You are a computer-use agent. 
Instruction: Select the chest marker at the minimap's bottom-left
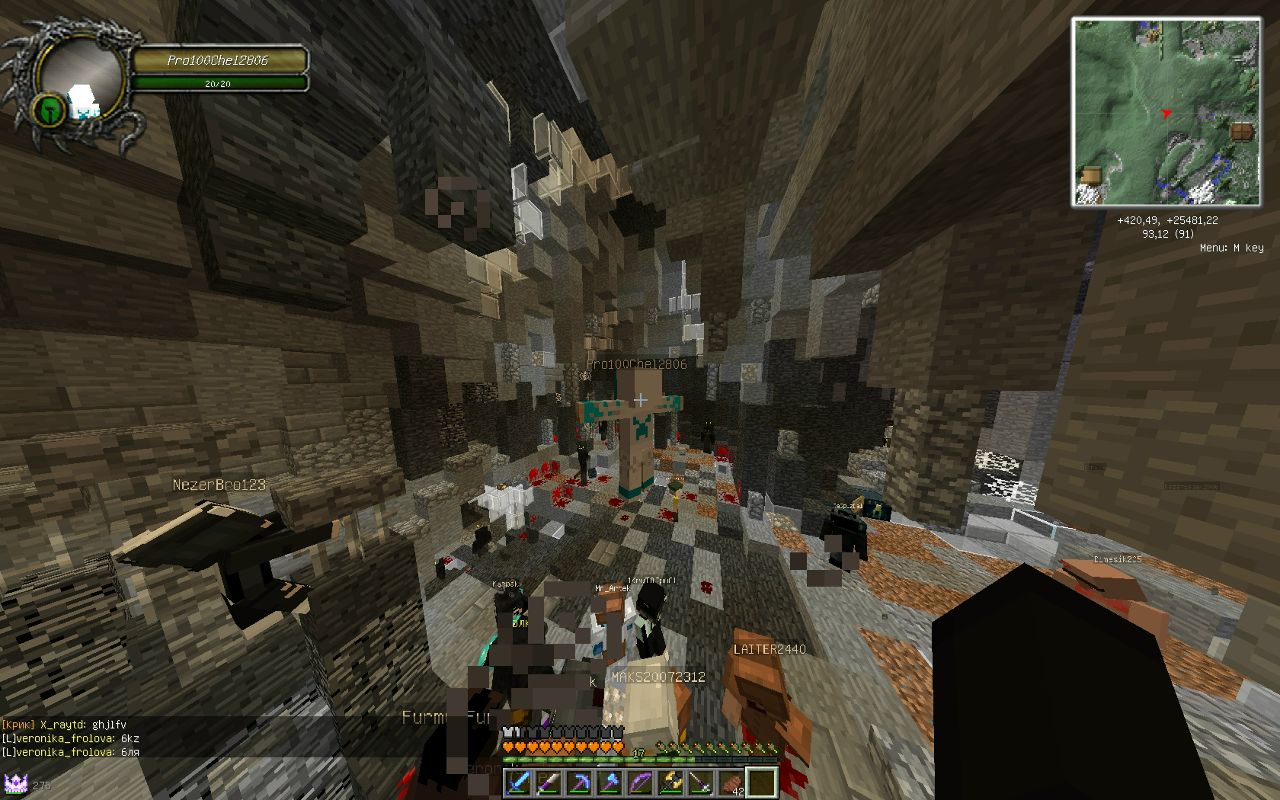(x=1091, y=176)
